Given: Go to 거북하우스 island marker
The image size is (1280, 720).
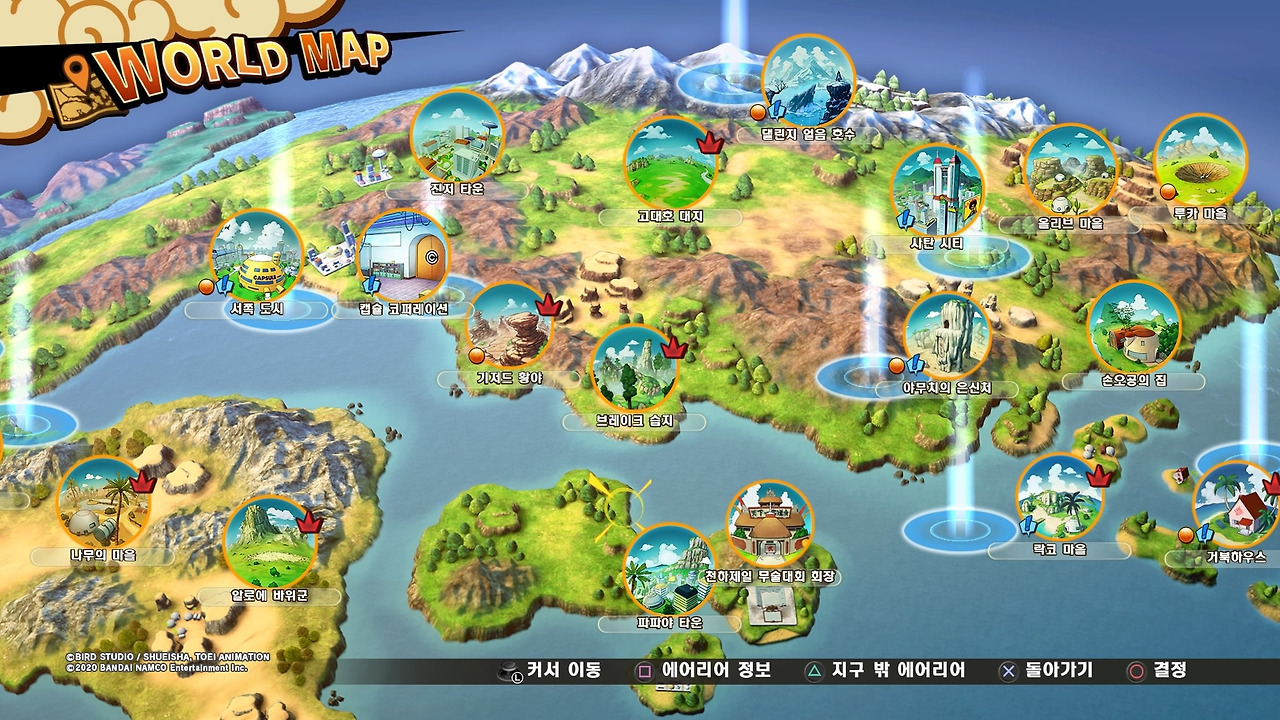Looking at the screenshot, I should coord(1236,506).
